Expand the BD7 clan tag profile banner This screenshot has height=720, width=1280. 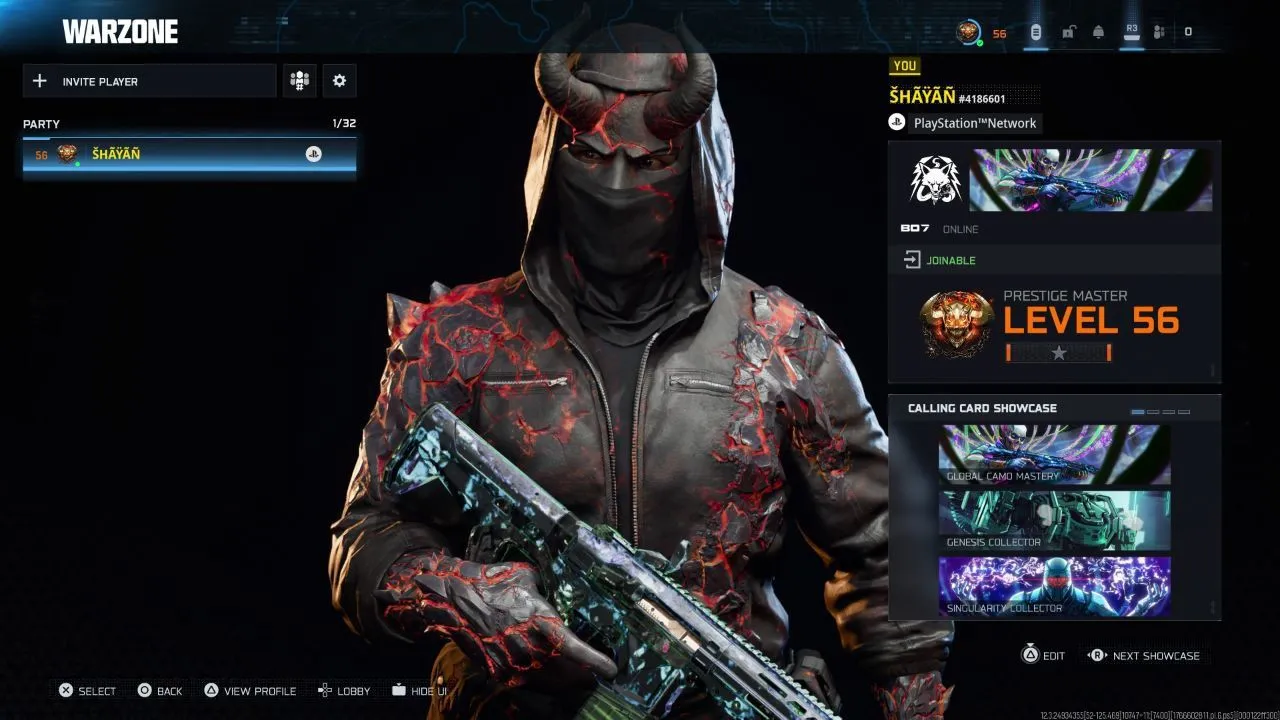click(1054, 185)
